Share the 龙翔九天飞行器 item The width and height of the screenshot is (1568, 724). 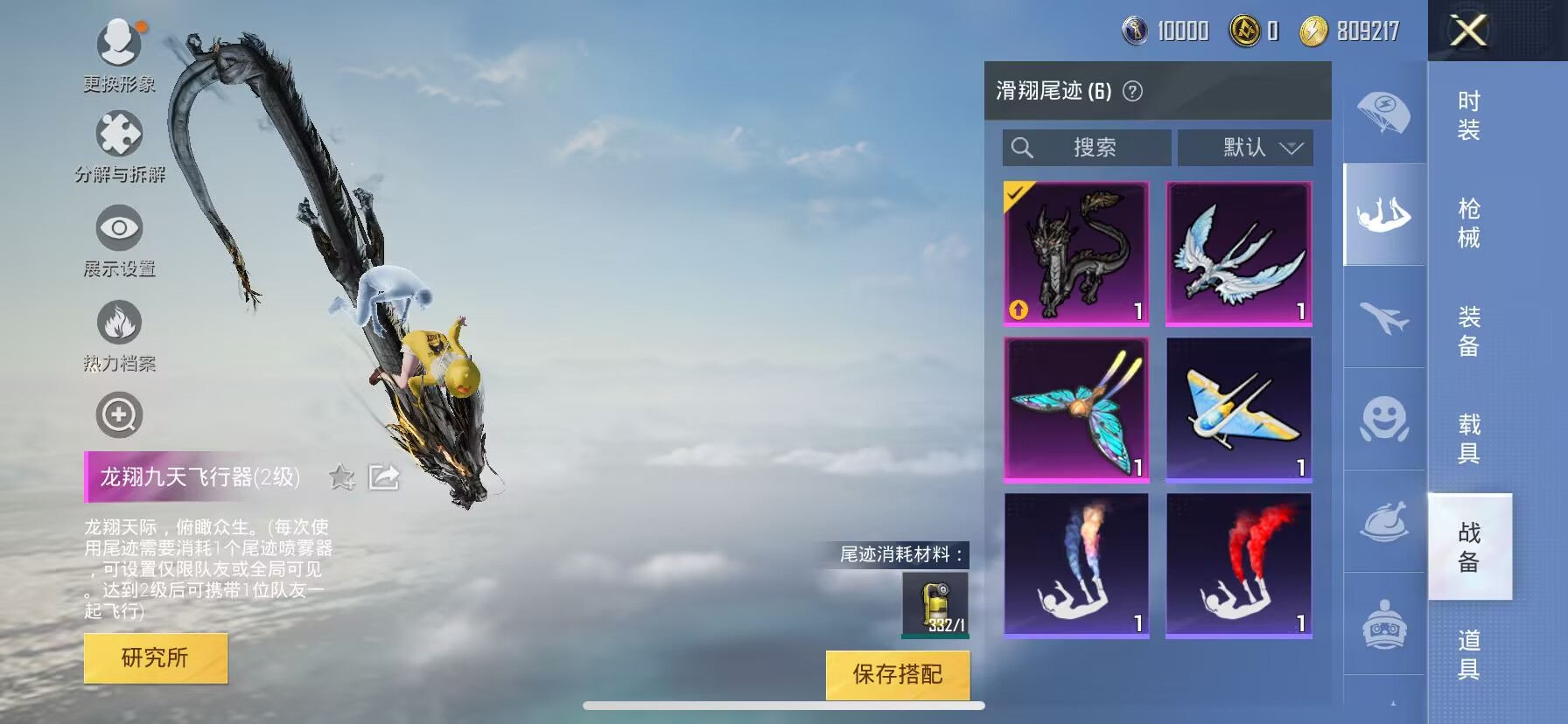click(383, 477)
